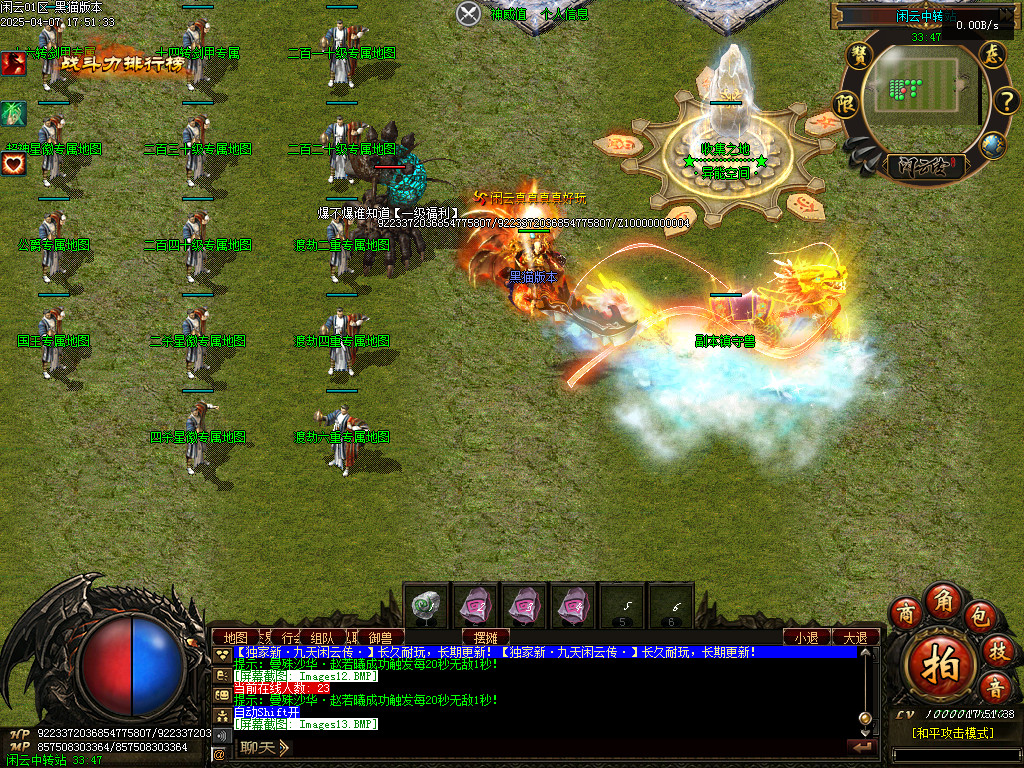This screenshot has height=768, width=1024.
Task: Open the 技 skills round button
Action: click(997, 650)
